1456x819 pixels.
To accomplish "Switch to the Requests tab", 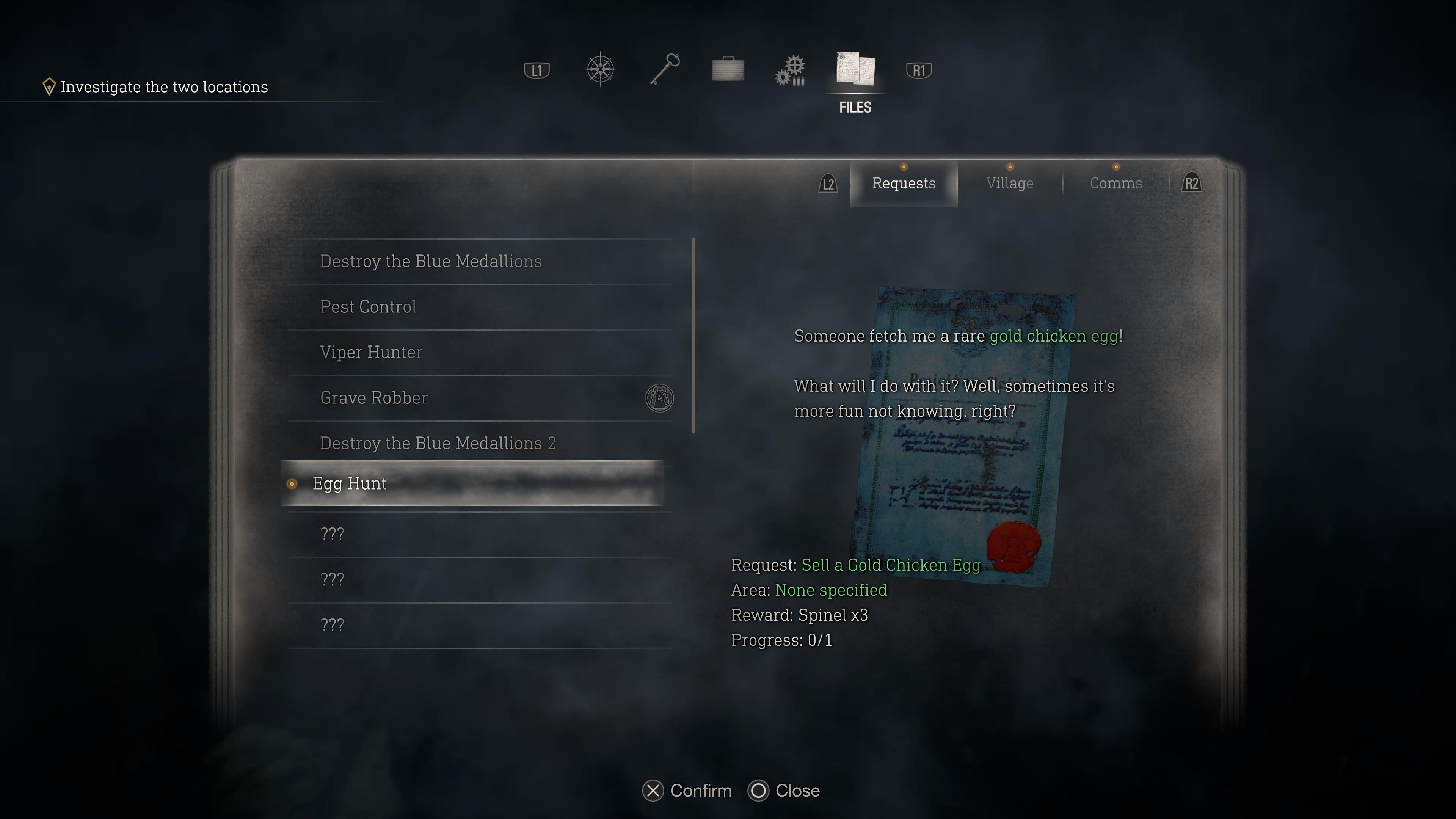I will click(903, 184).
